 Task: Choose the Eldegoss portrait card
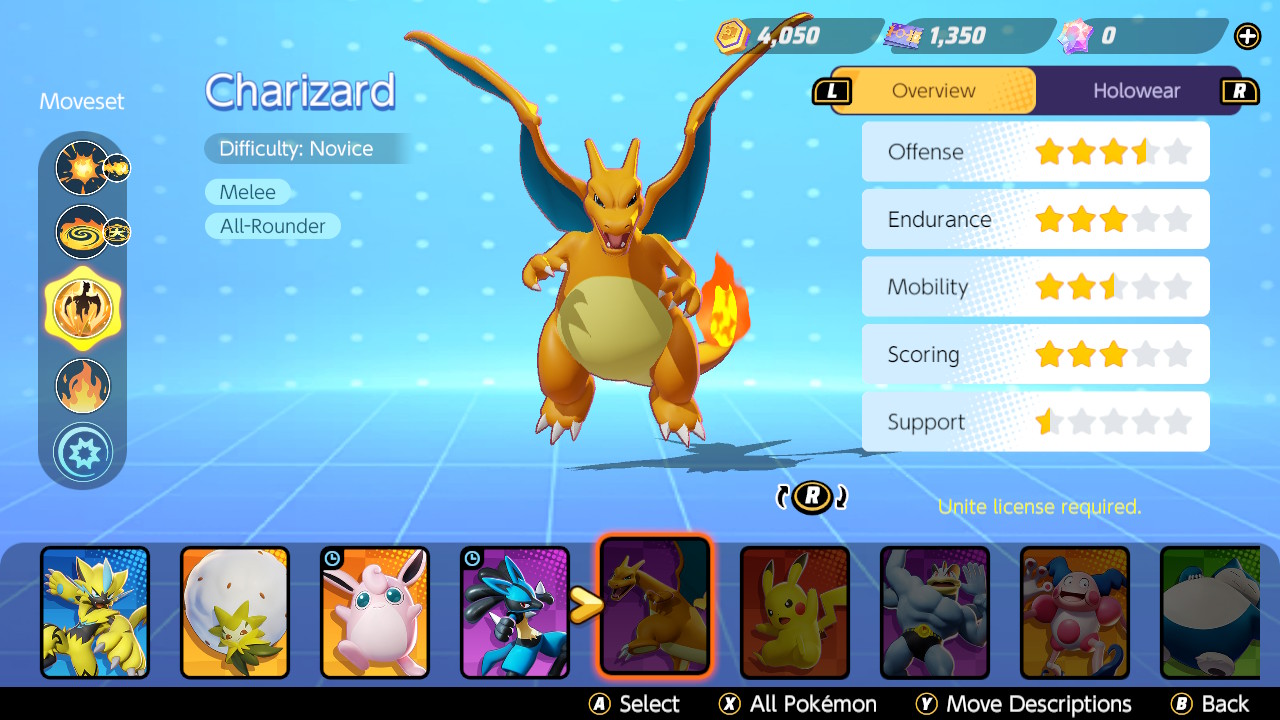[235, 612]
